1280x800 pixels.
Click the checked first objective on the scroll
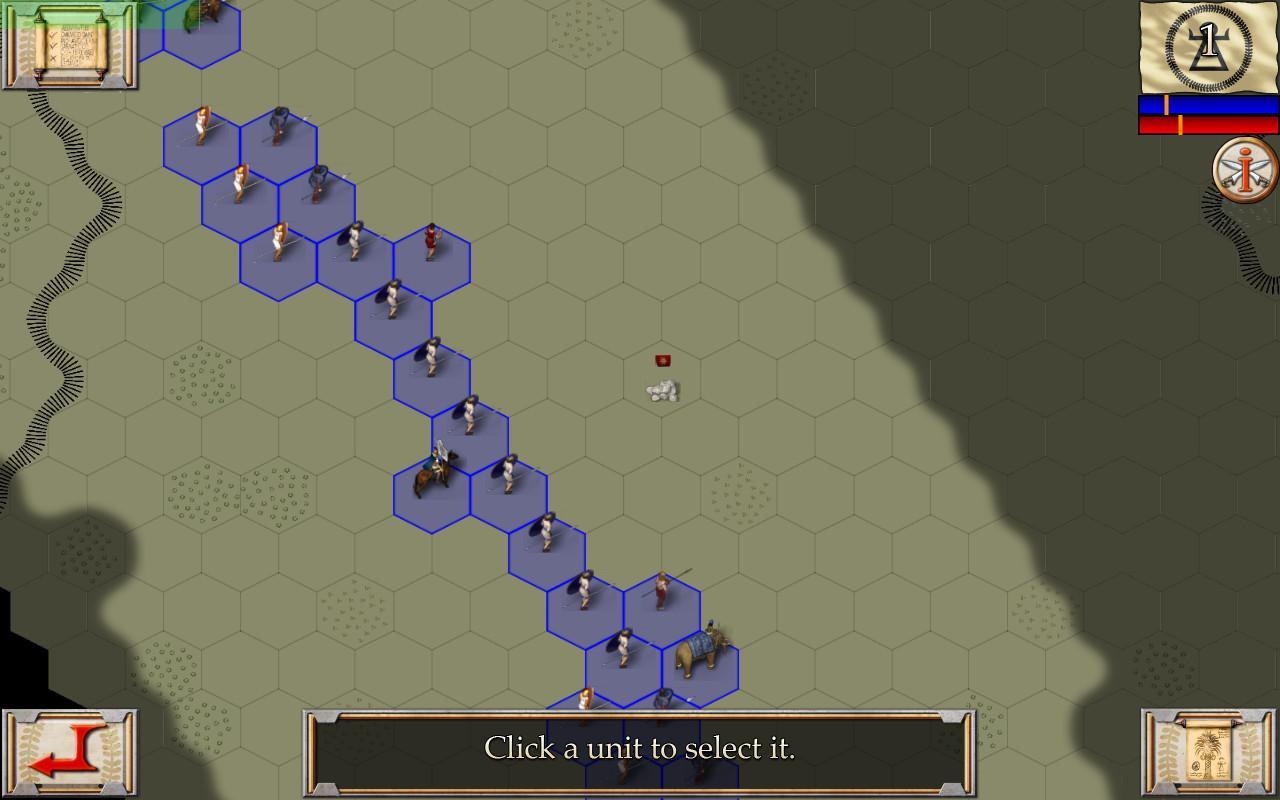point(53,35)
